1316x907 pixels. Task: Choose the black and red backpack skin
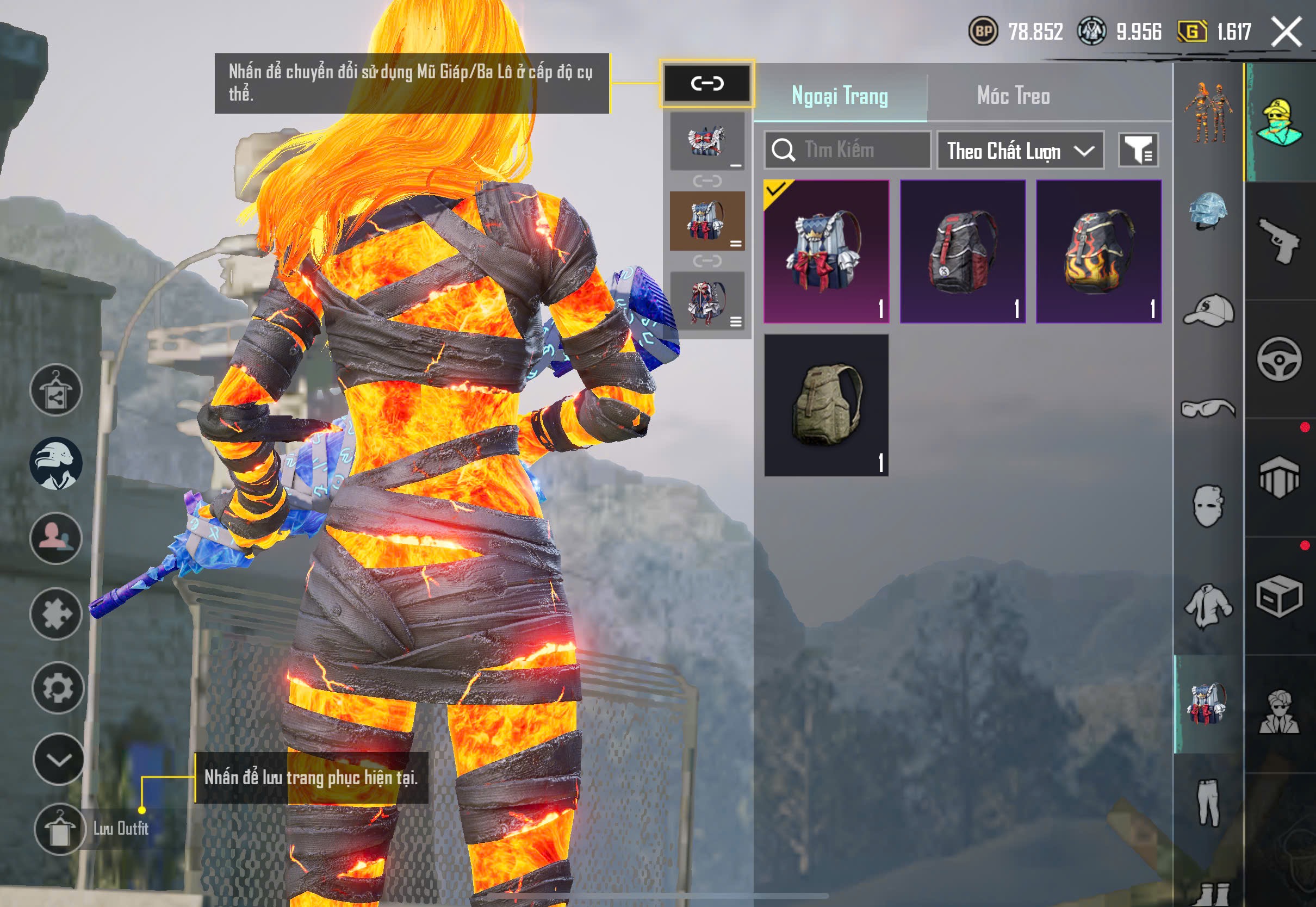click(x=963, y=251)
